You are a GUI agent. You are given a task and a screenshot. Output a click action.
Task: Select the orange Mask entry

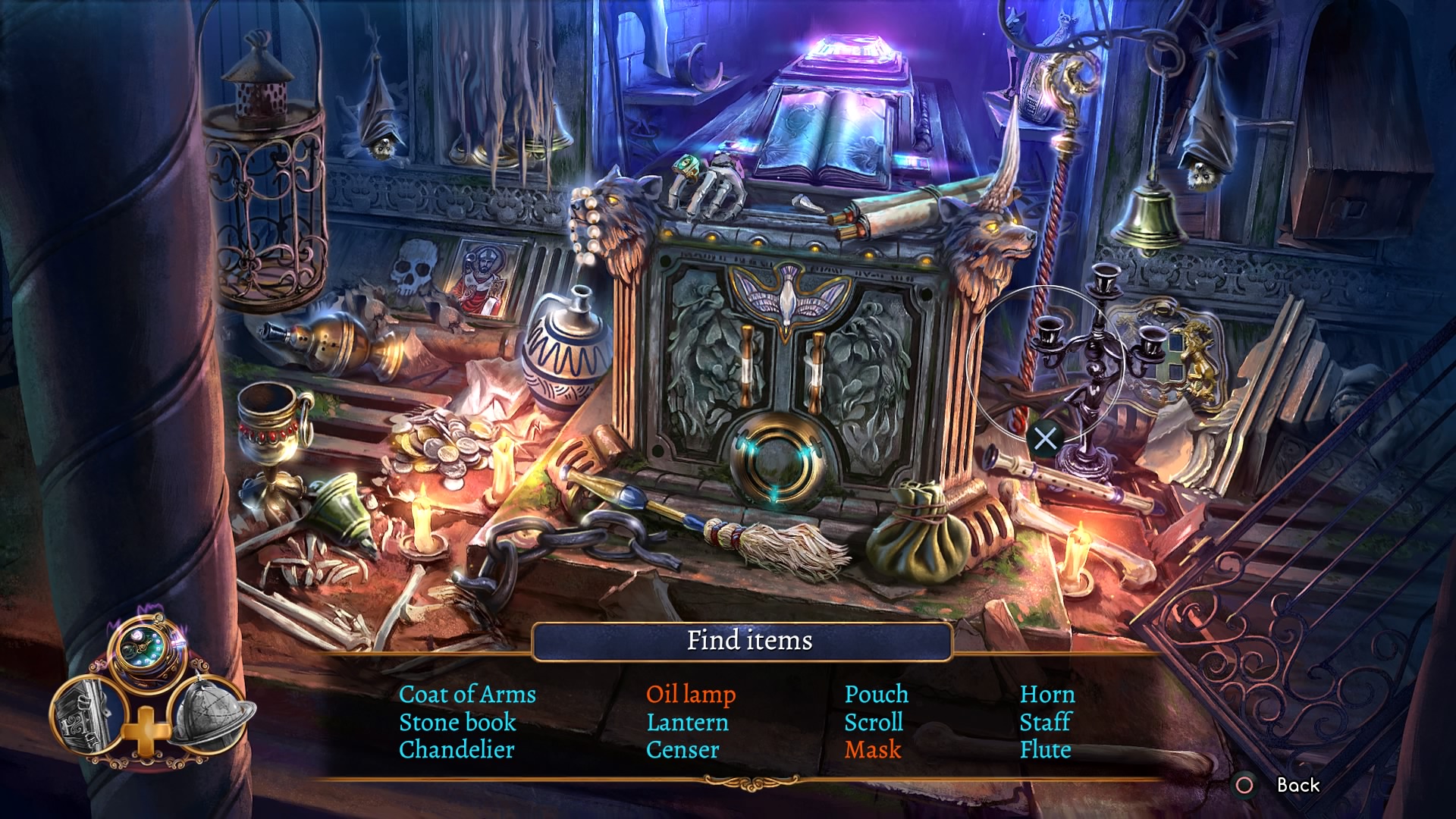[873, 749]
